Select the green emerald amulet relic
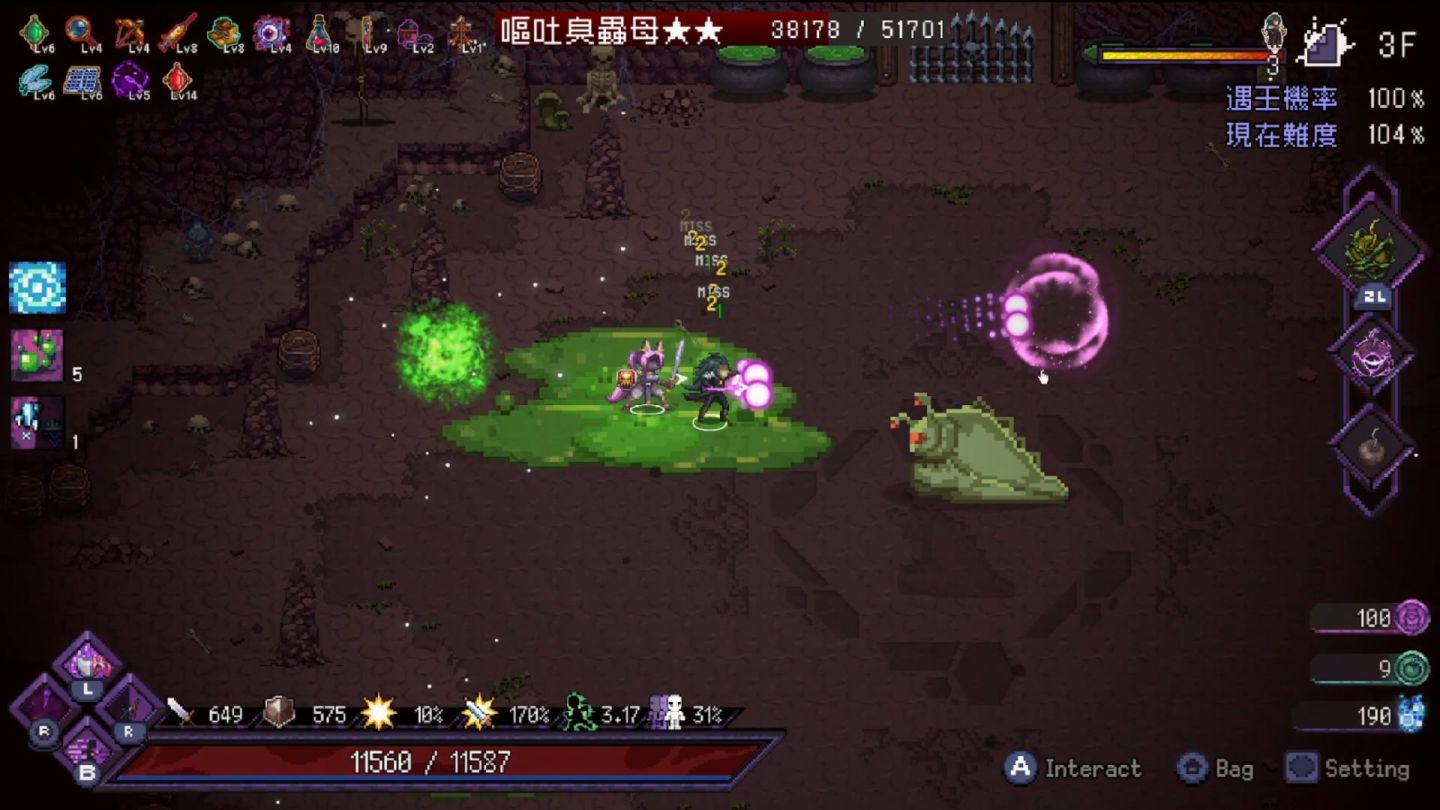 pos(34,32)
